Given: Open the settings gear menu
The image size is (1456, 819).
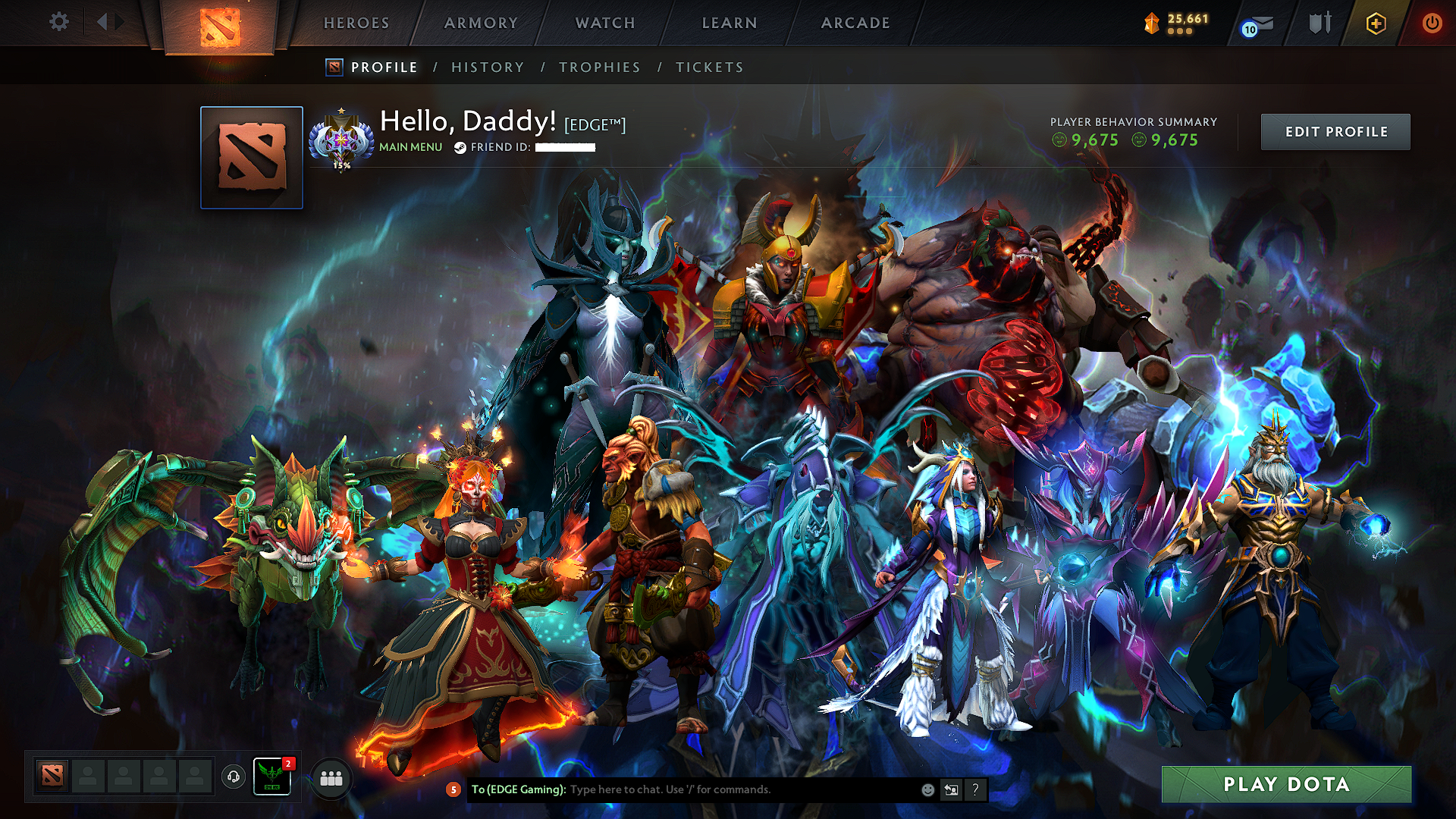Looking at the screenshot, I should click(x=58, y=23).
